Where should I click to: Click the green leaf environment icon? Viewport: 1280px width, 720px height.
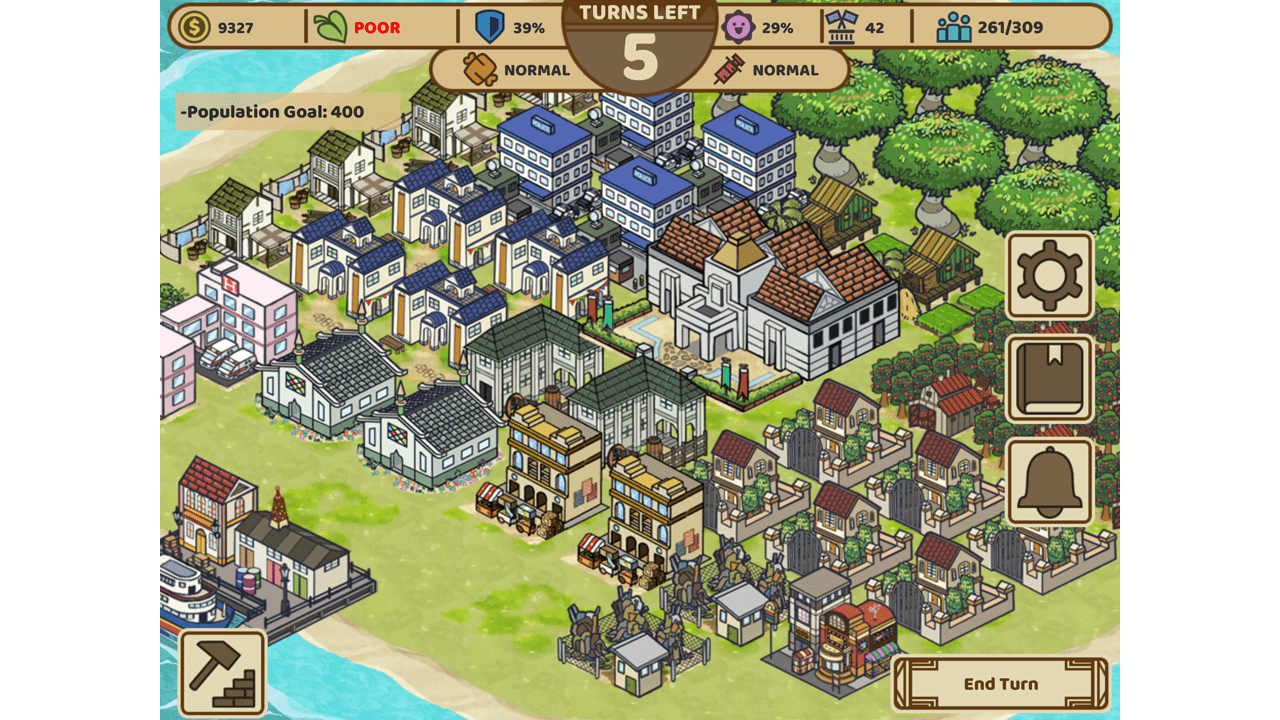[331, 27]
